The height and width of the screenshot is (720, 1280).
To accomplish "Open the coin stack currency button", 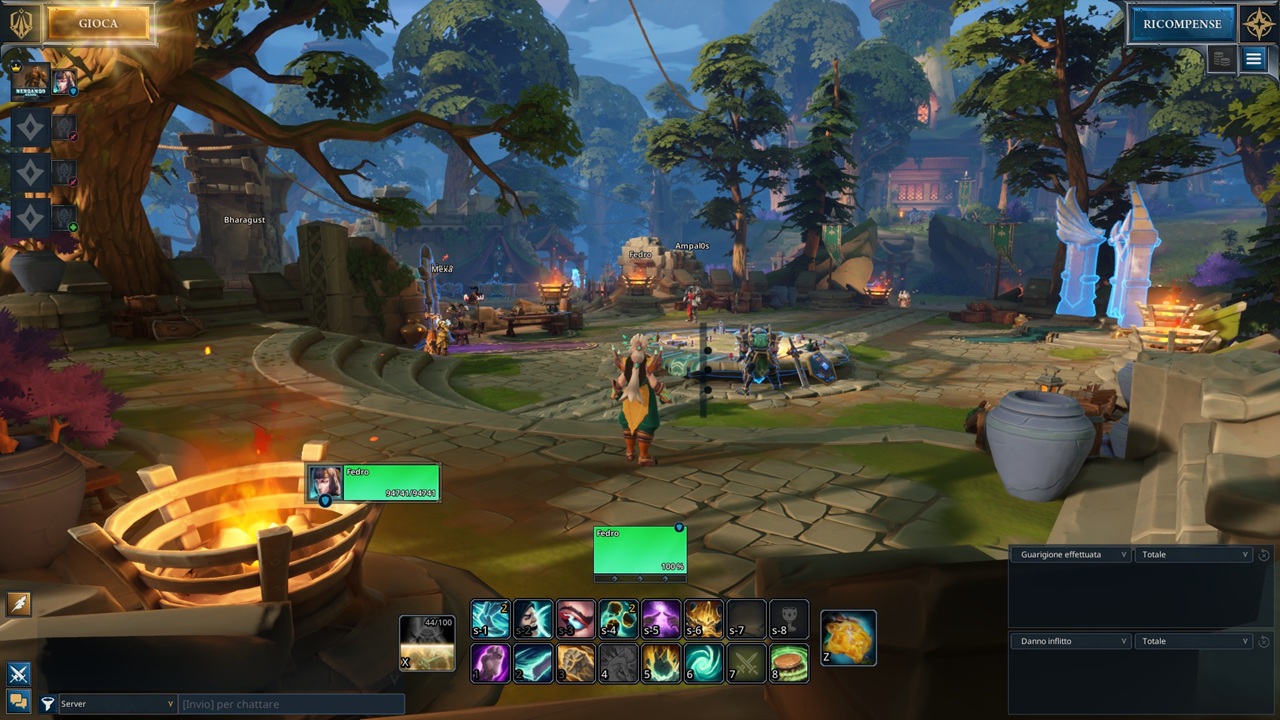I will pyautogui.click(x=1221, y=60).
